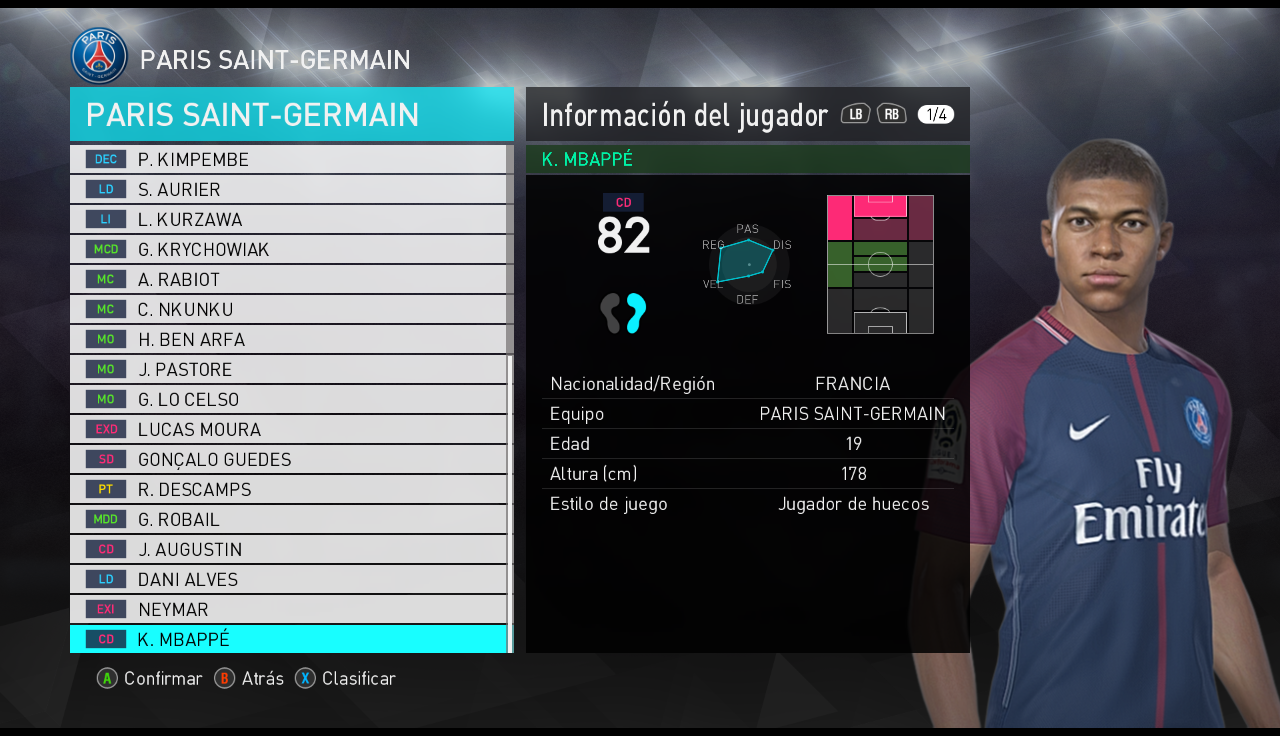Select H. Ben Arfa entry

(x=288, y=340)
